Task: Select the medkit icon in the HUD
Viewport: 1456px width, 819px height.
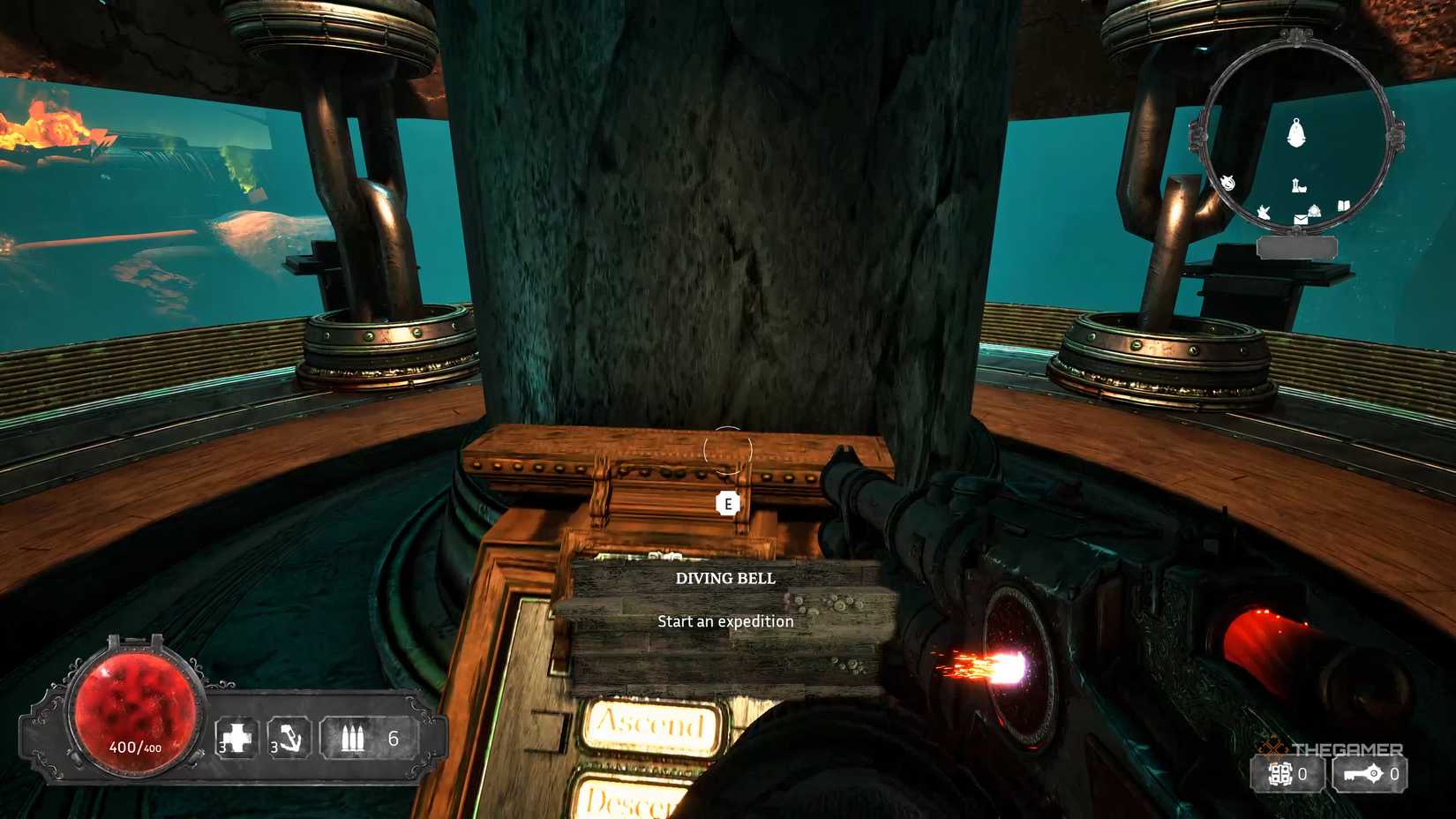Action: coord(238,736)
